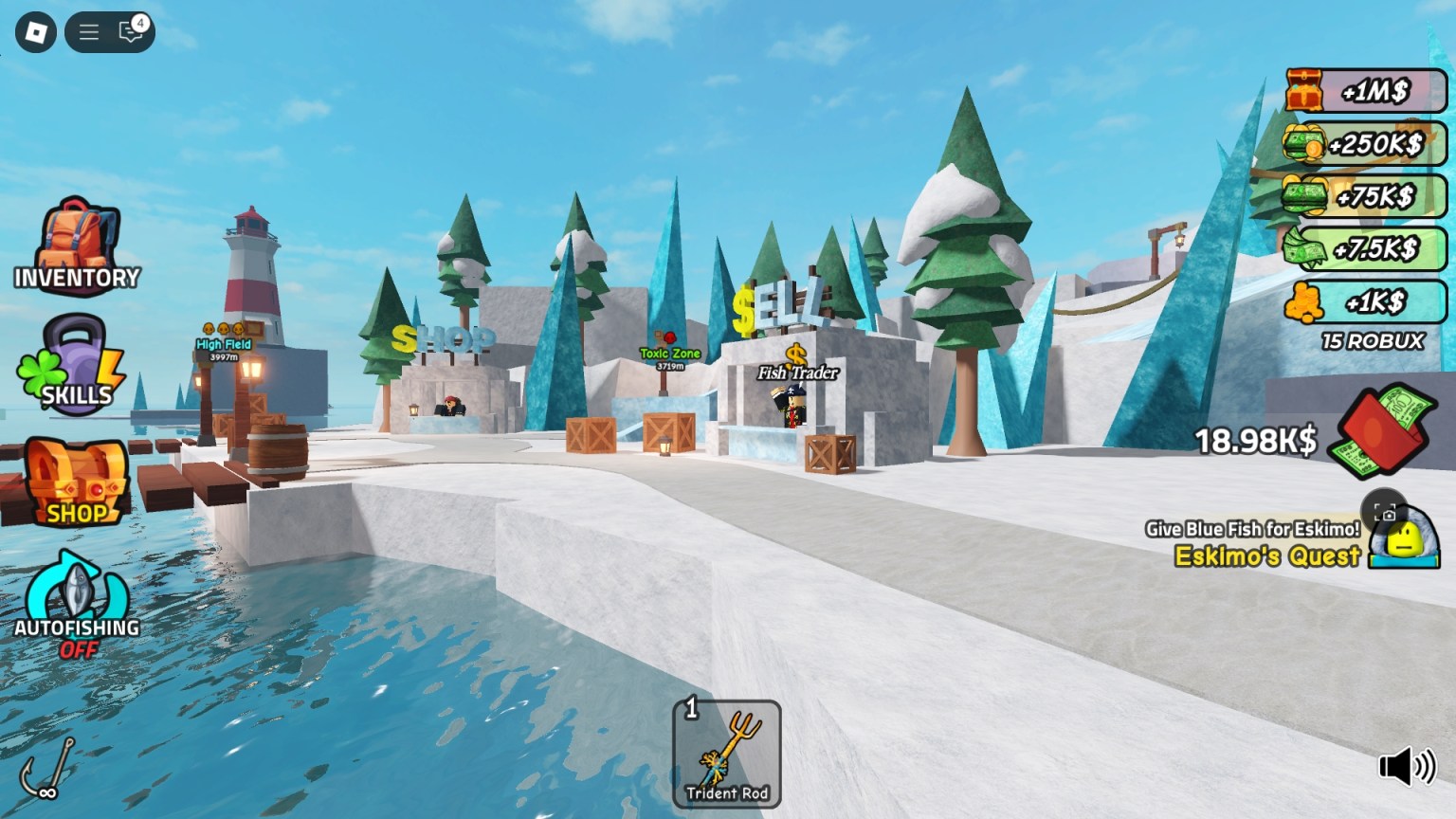Viewport: 1456px width, 819px height.
Task: Click the camera icon above the Eskimo avatar
Action: pyautogui.click(x=1387, y=512)
